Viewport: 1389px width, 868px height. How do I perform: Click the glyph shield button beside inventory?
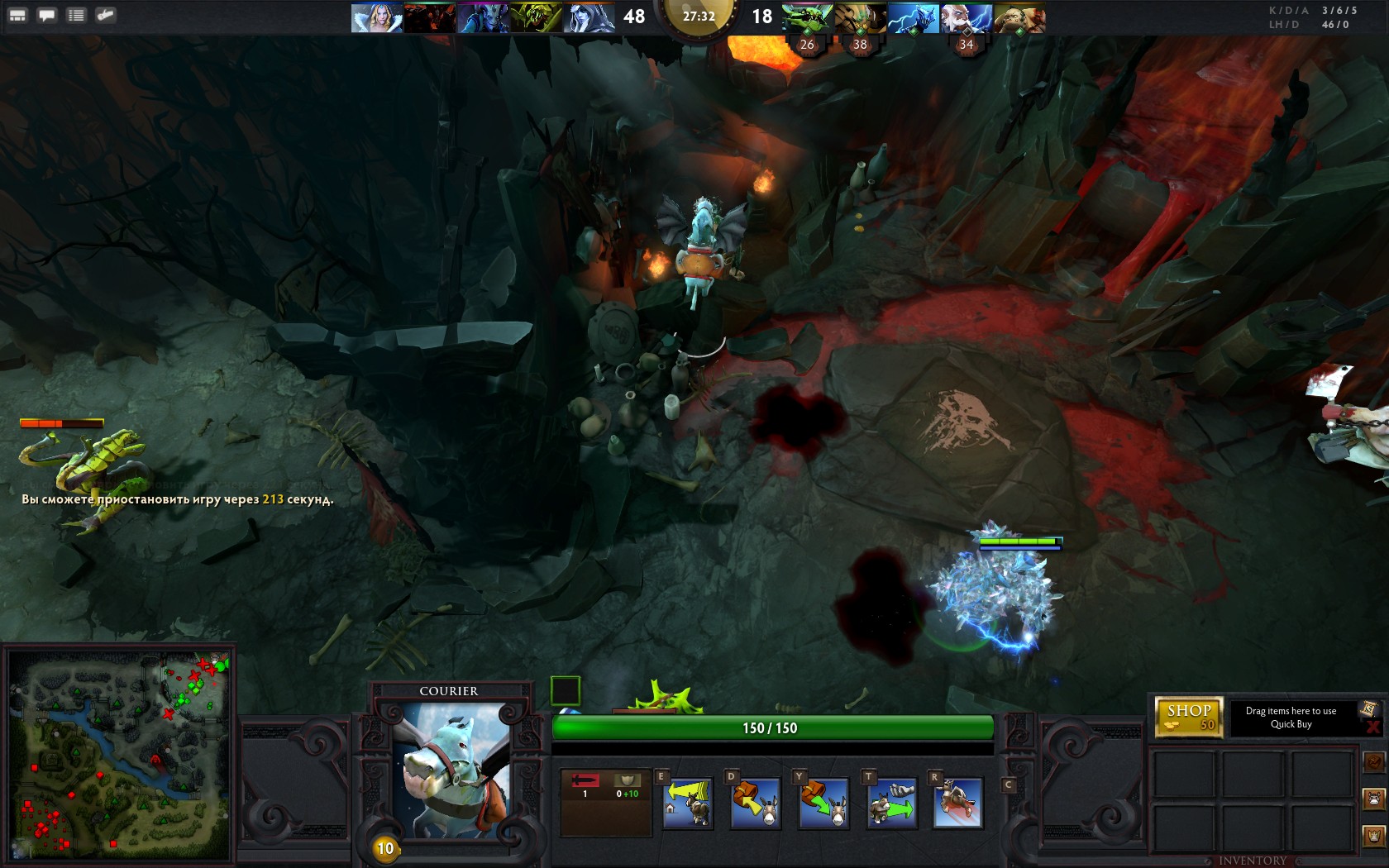coord(1374,836)
